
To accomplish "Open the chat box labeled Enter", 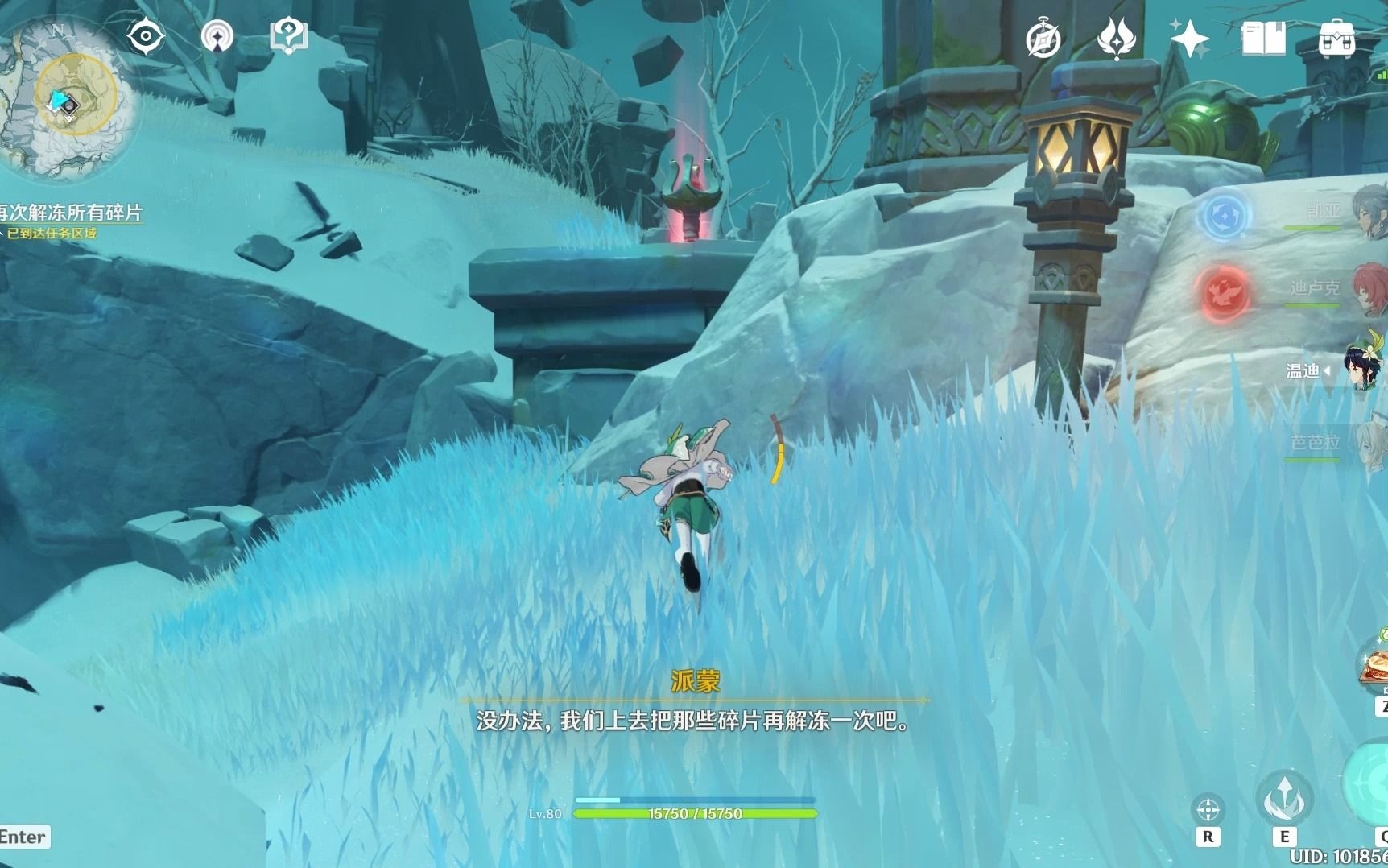I will [x=24, y=837].
